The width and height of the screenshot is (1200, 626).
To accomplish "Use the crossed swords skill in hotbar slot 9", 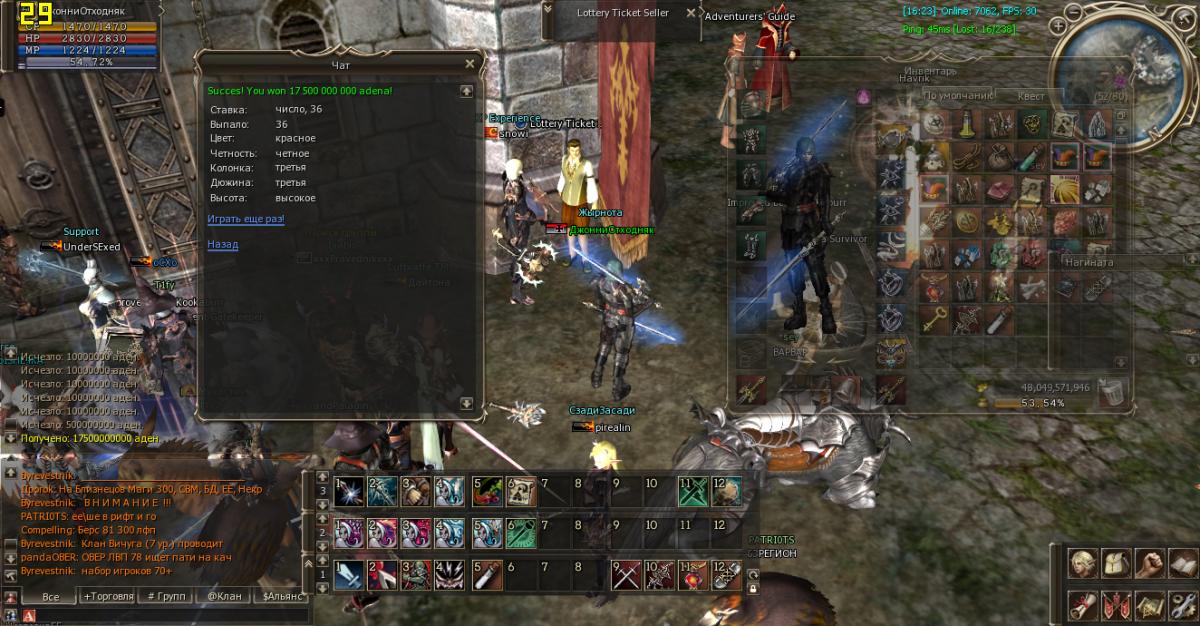I will [x=627, y=575].
